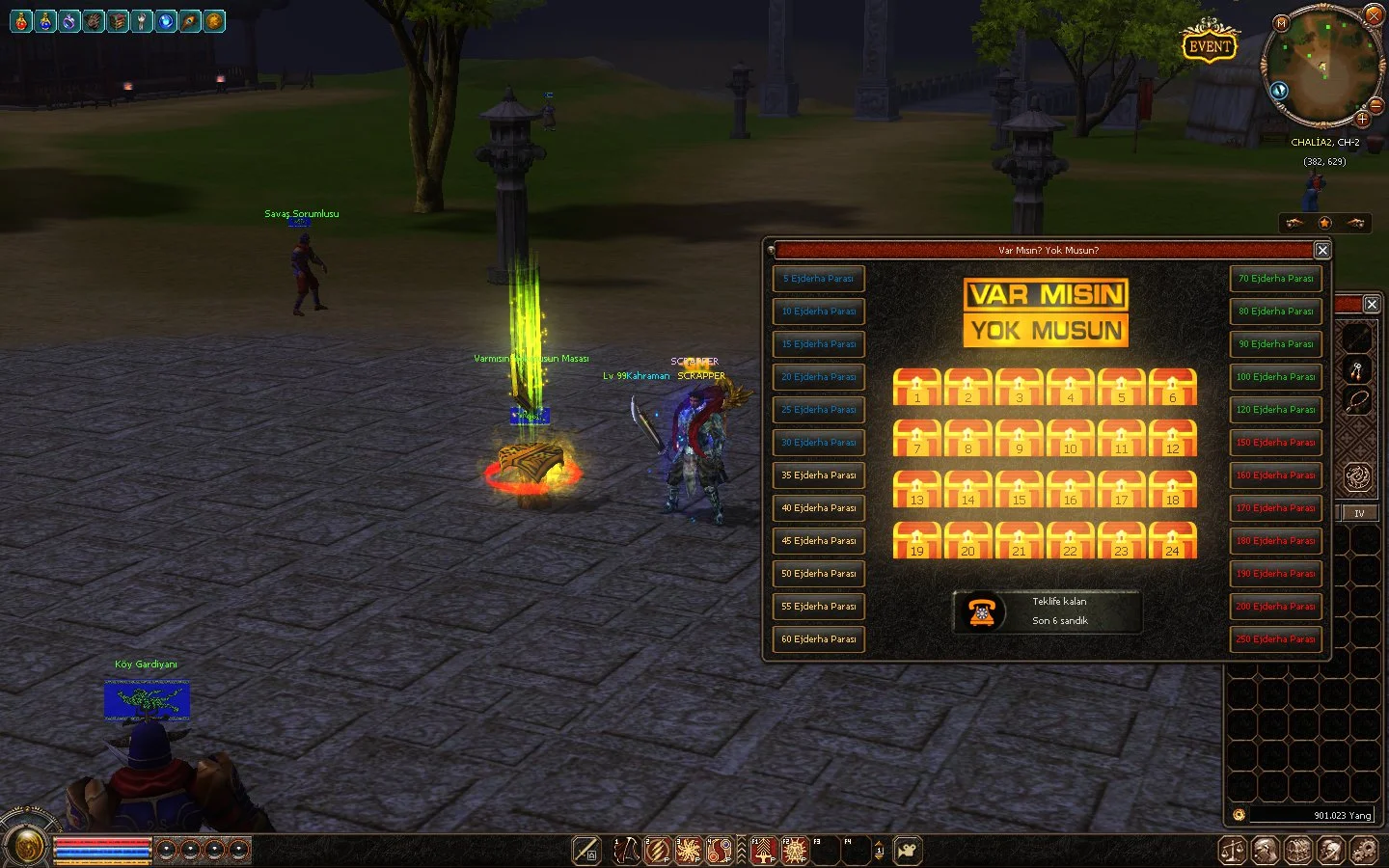Select the 5 Ejderha Parası prize
This screenshot has height=868, width=1389.
pos(818,279)
